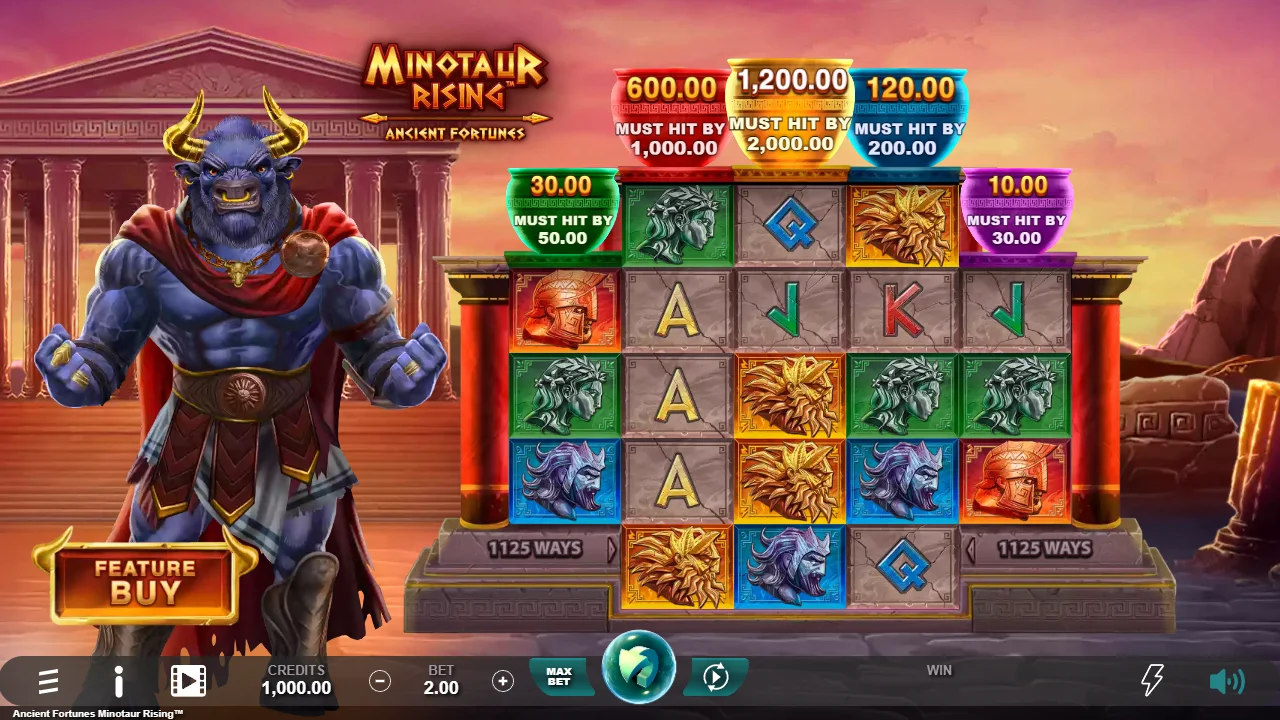The image size is (1280, 720).
Task: Decrease the bet with the minus control
Action: [x=379, y=681]
